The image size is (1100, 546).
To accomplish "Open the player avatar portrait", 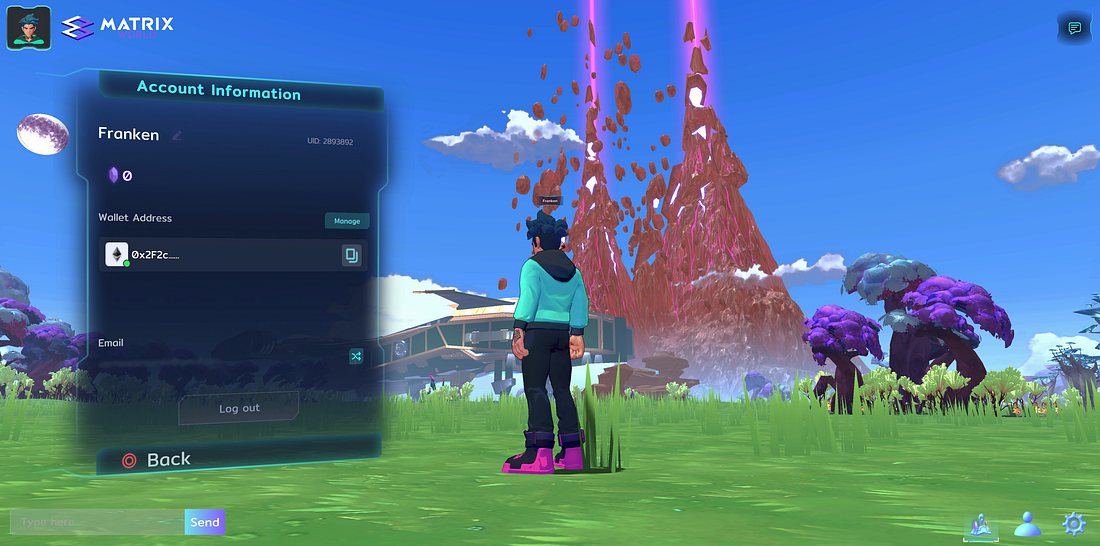I will tap(29, 27).
